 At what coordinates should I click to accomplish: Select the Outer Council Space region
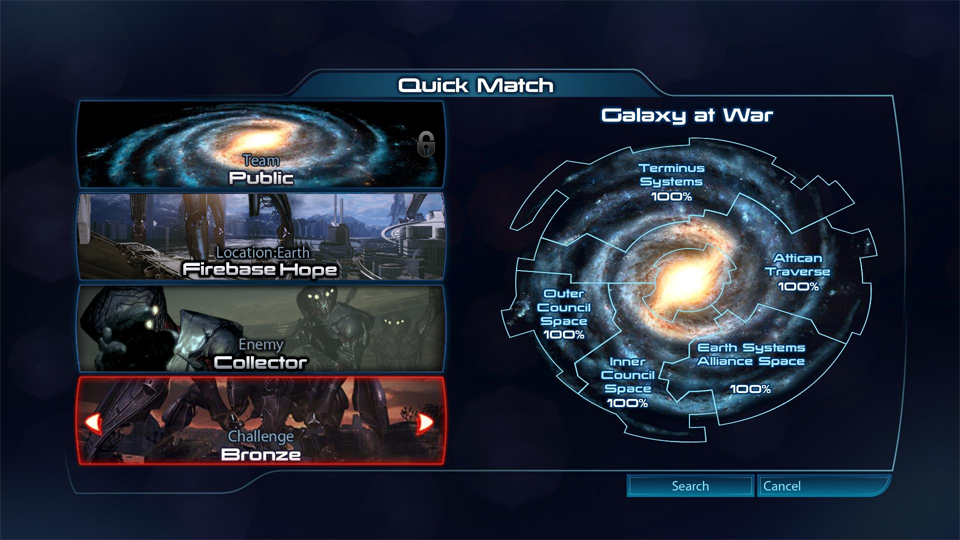pyautogui.click(x=564, y=314)
